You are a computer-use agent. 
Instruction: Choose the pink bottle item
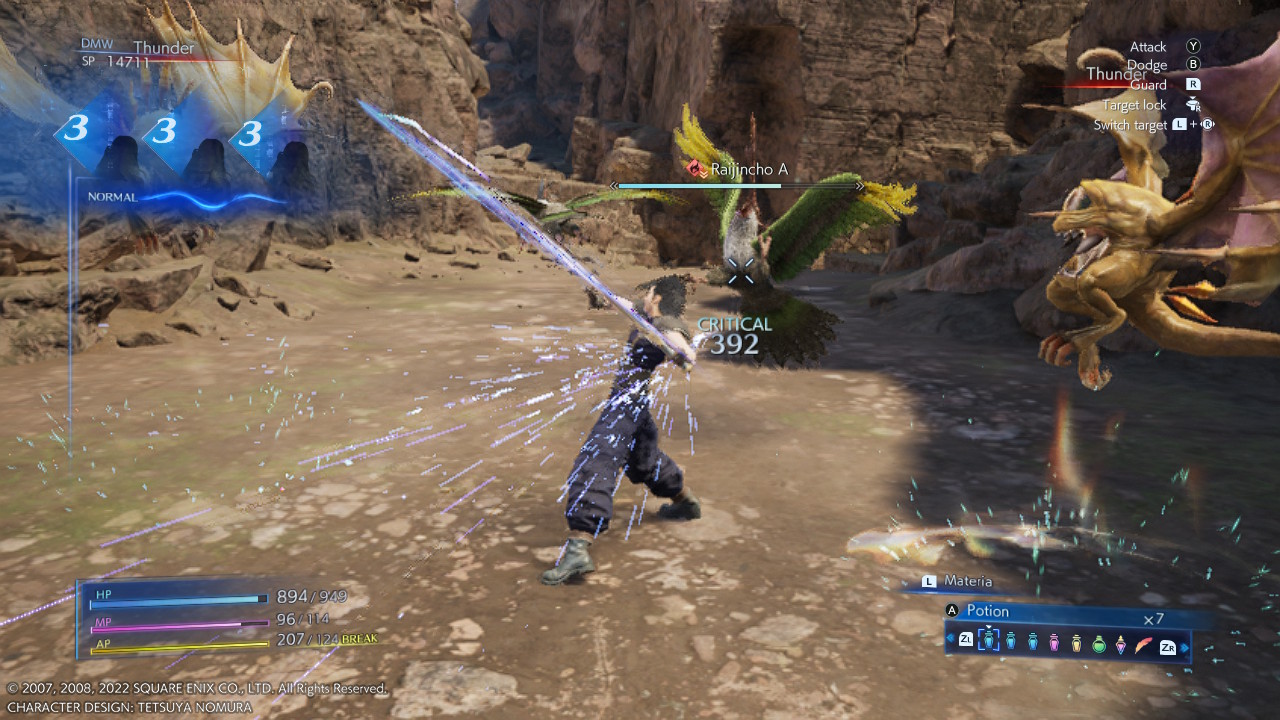coord(1054,642)
